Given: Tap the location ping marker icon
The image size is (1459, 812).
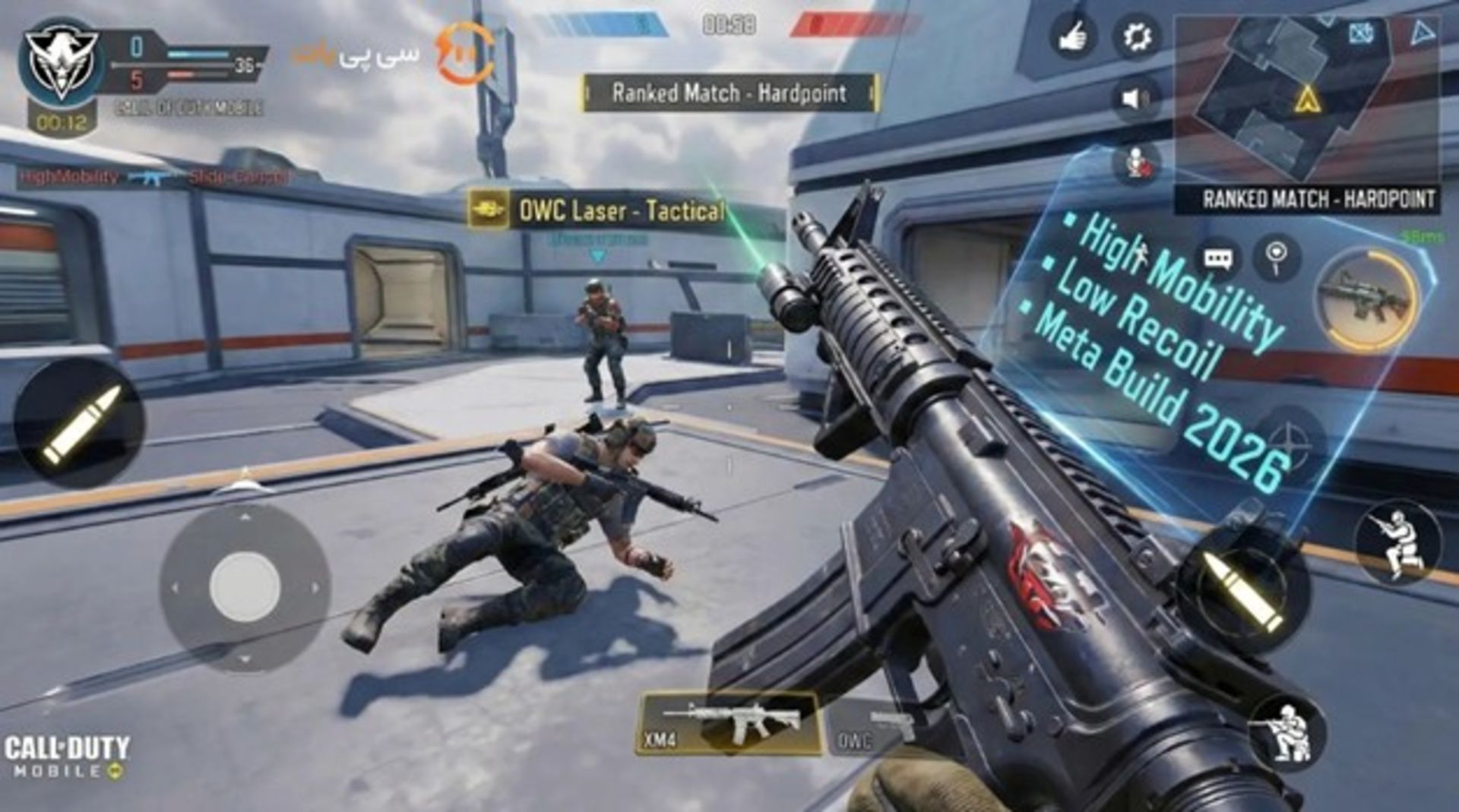Looking at the screenshot, I should 1277,258.
